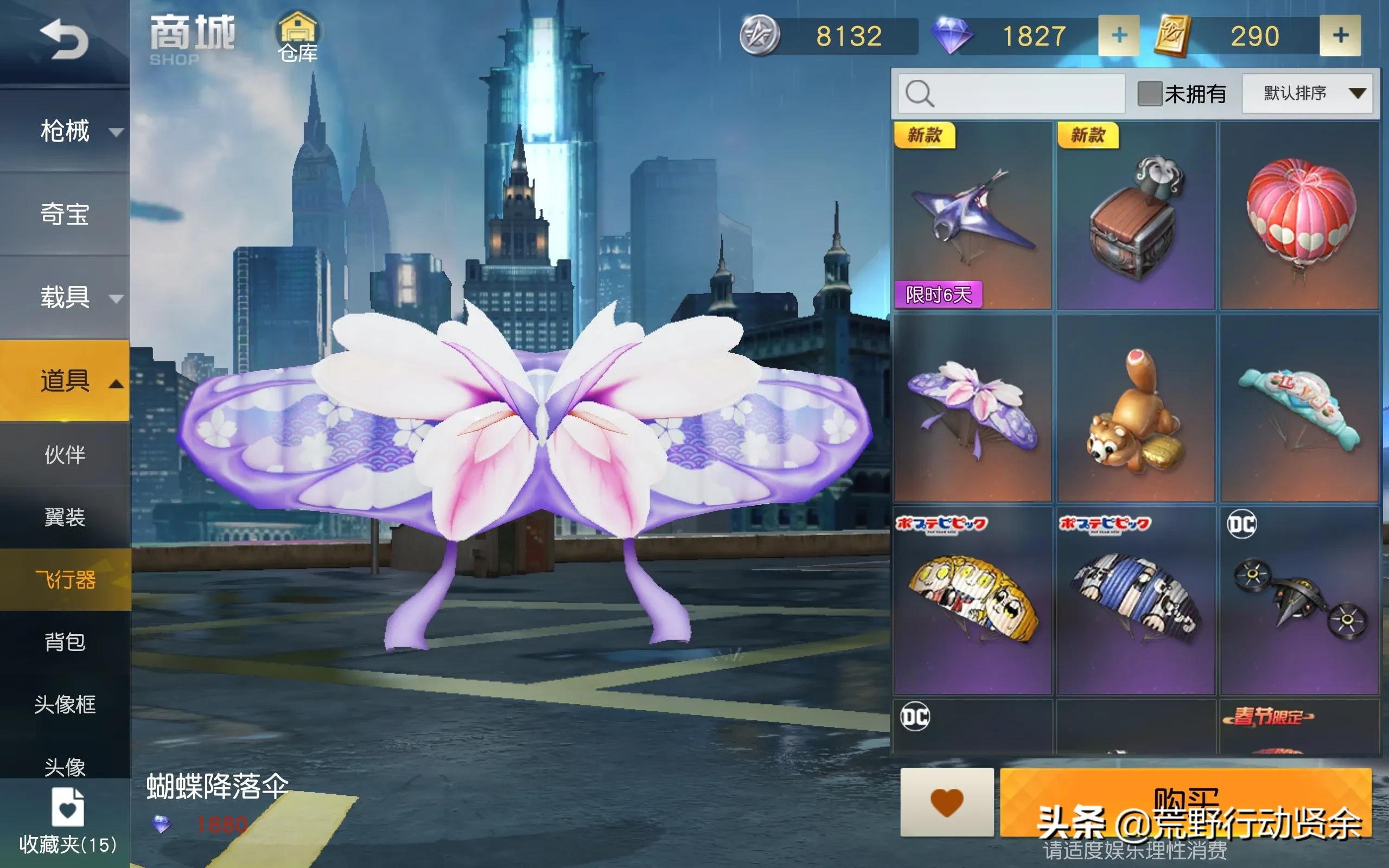
Task: Switch to the 伙伴 companion section
Action: (x=65, y=455)
